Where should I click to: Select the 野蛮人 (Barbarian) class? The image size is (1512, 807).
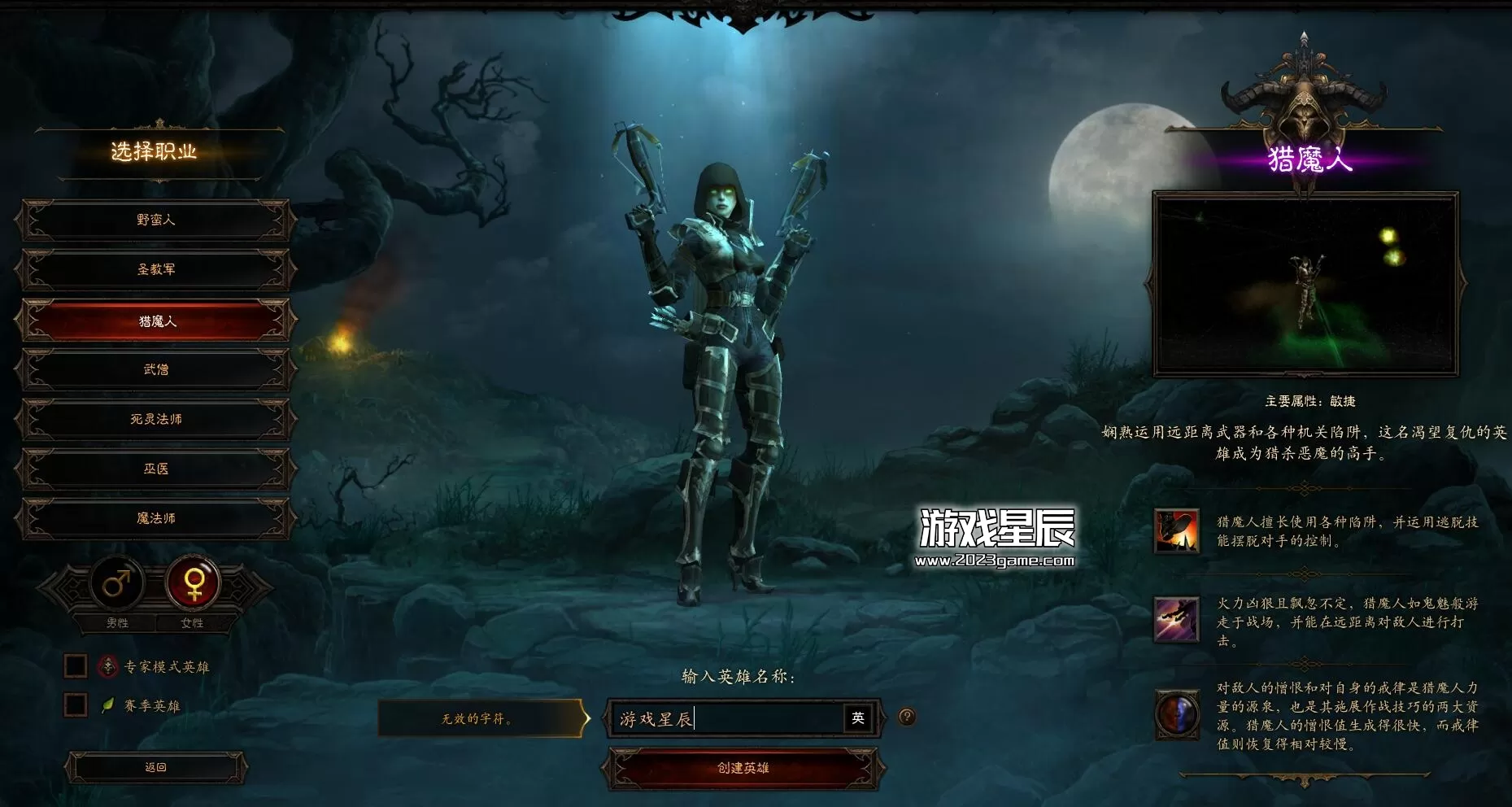pyautogui.click(x=155, y=220)
